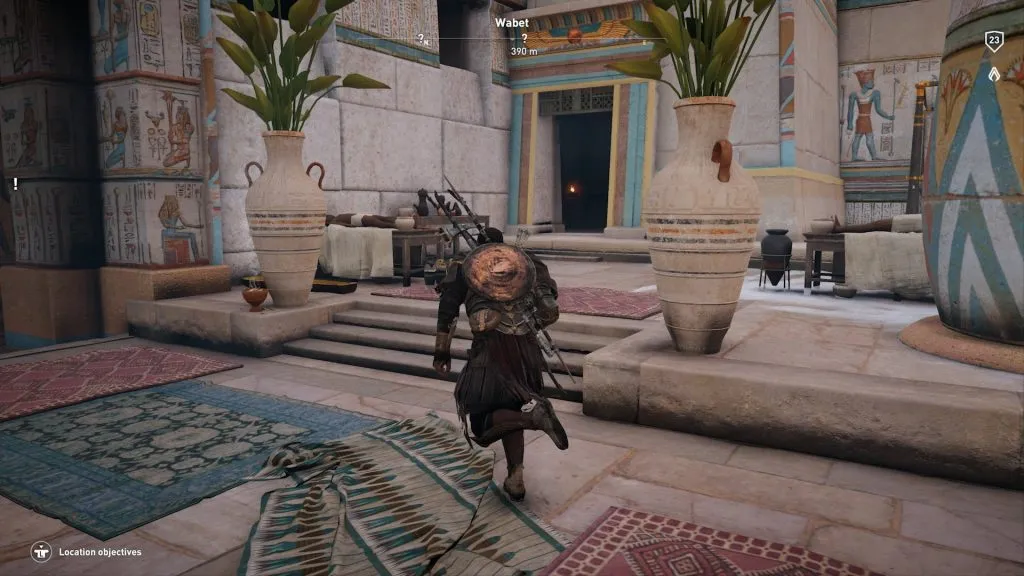This screenshot has height=576, width=1024.
Task: Open the level 23 badge
Action: [993, 41]
